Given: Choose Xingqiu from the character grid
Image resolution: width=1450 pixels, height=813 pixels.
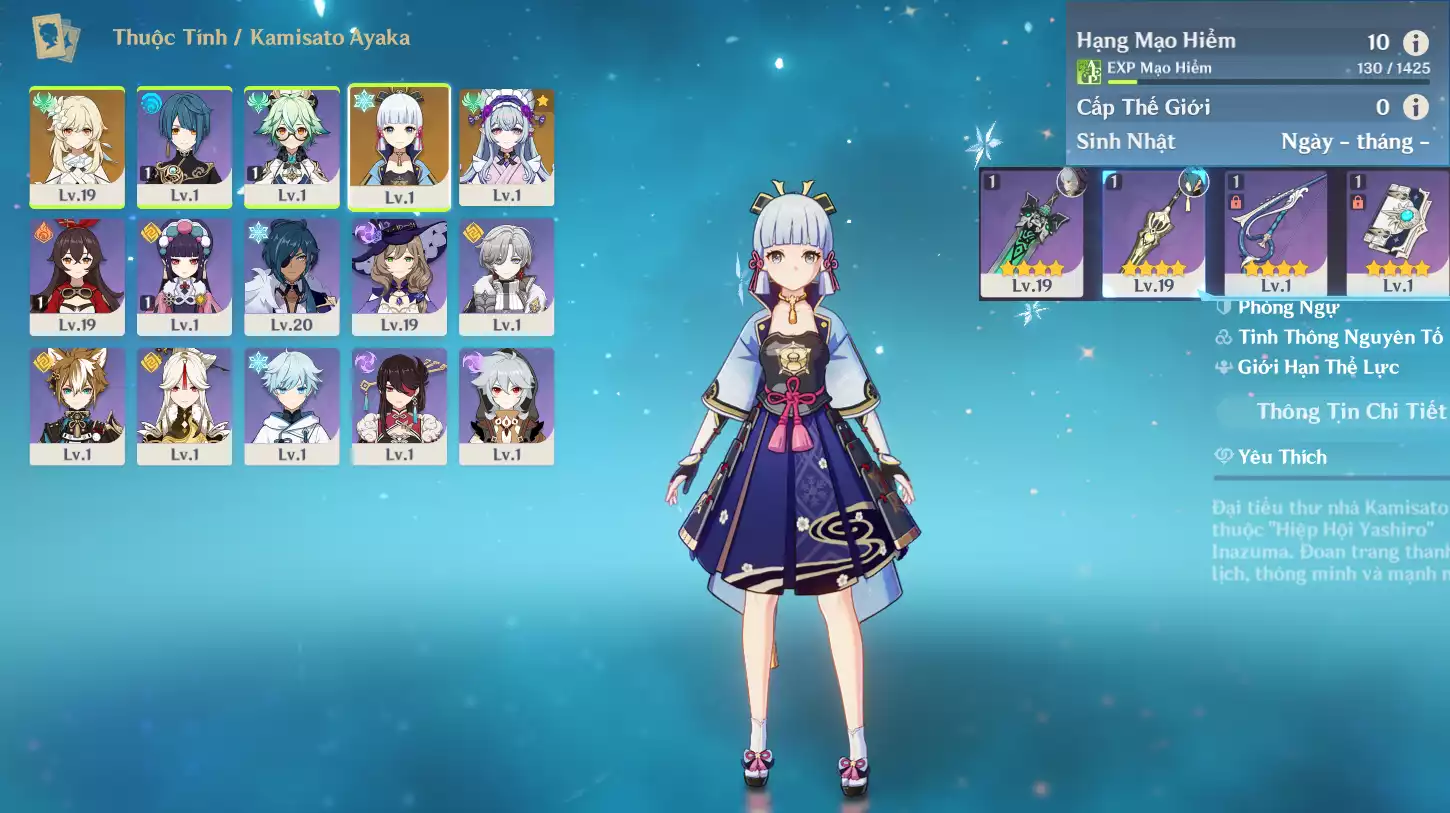Looking at the screenshot, I should 184,146.
